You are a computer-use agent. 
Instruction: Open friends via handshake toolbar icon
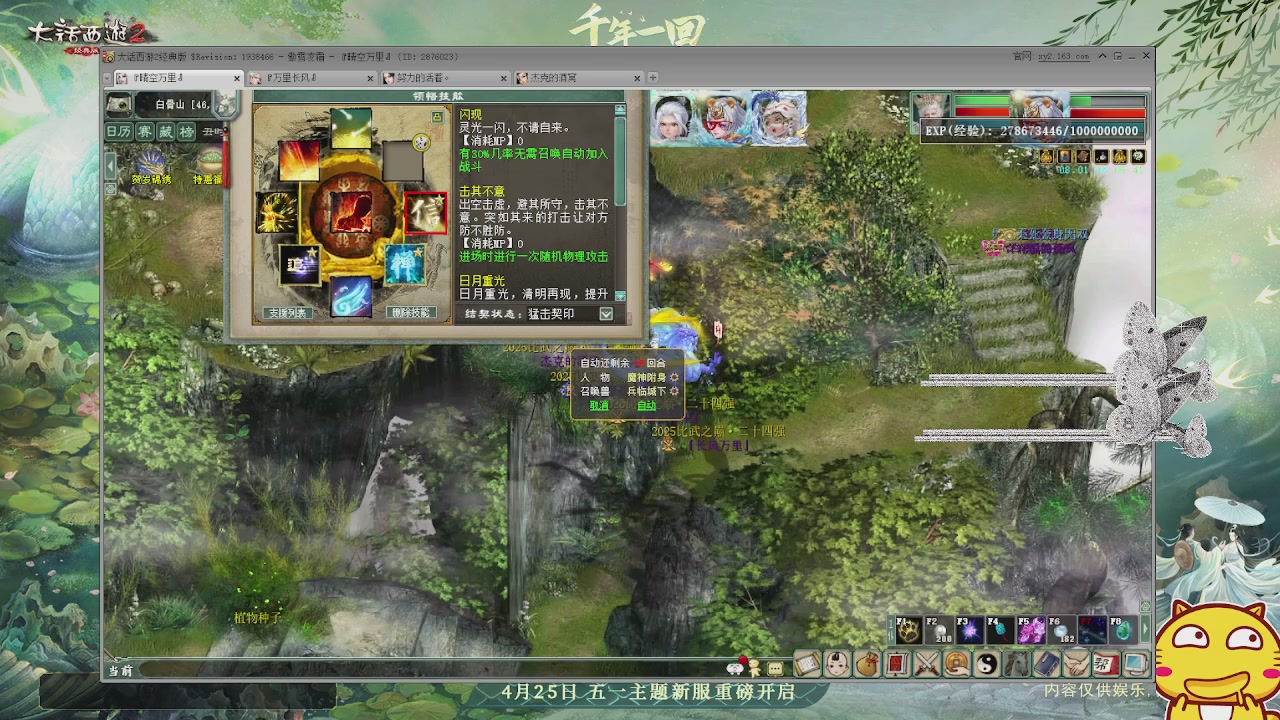pyautogui.click(x=1075, y=663)
